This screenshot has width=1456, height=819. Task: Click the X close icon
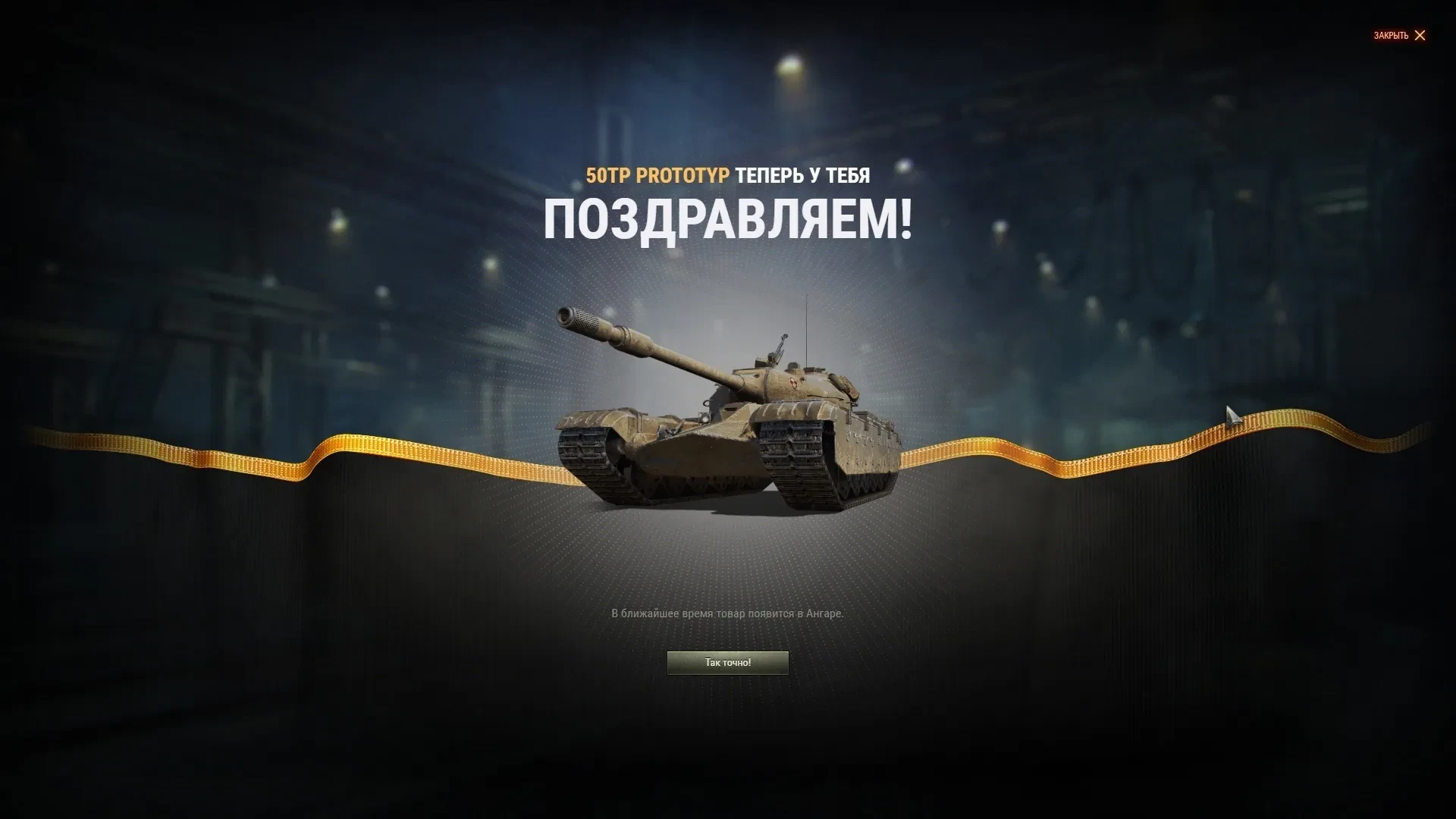coord(1419,36)
